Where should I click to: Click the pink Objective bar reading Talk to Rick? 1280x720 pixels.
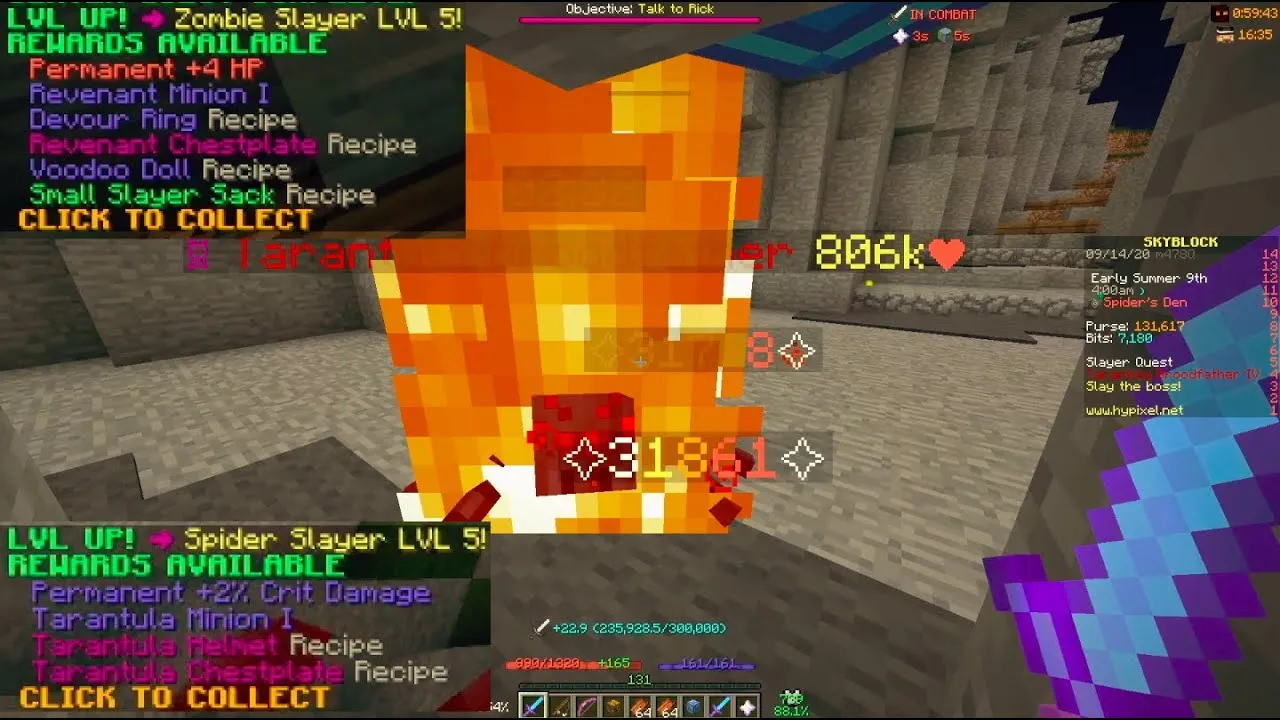(640, 10)
